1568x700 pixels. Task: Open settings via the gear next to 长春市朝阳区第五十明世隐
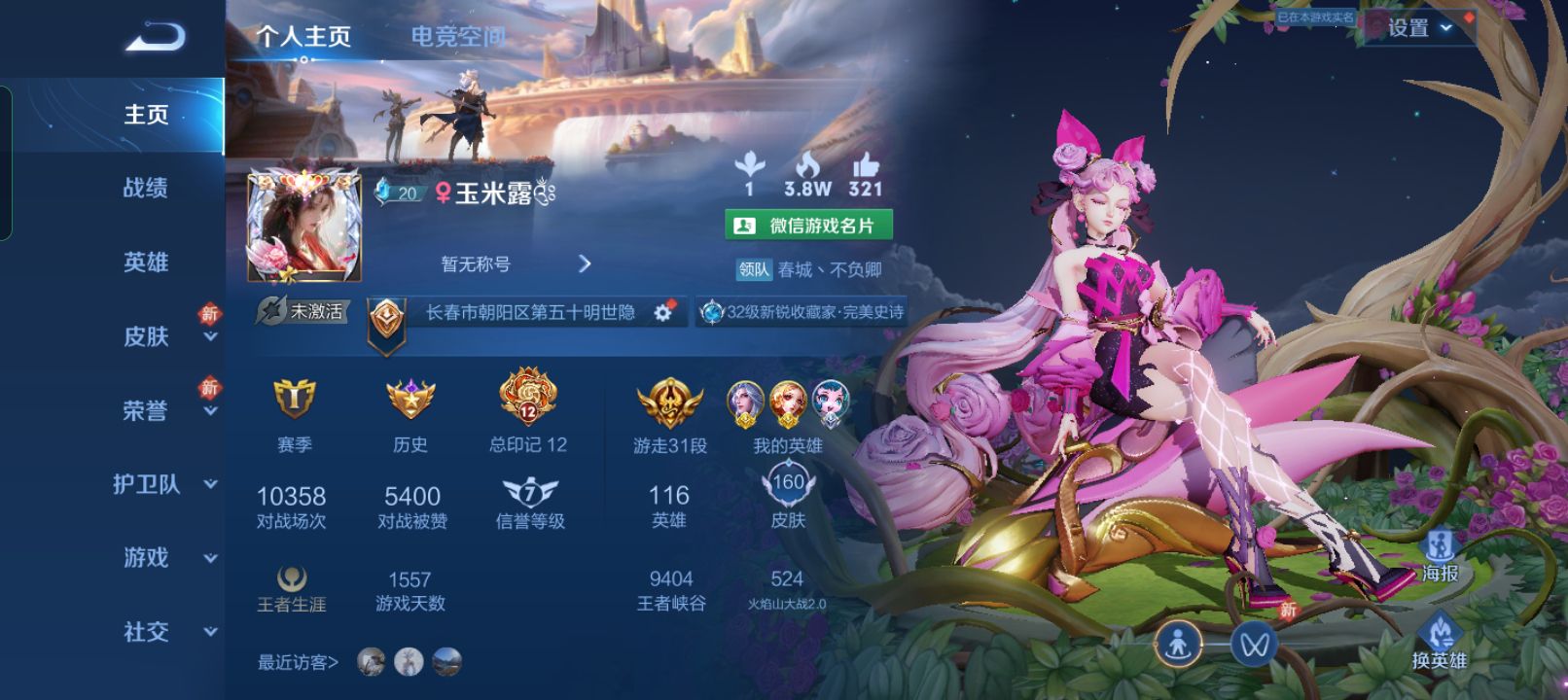coord(662,314)
